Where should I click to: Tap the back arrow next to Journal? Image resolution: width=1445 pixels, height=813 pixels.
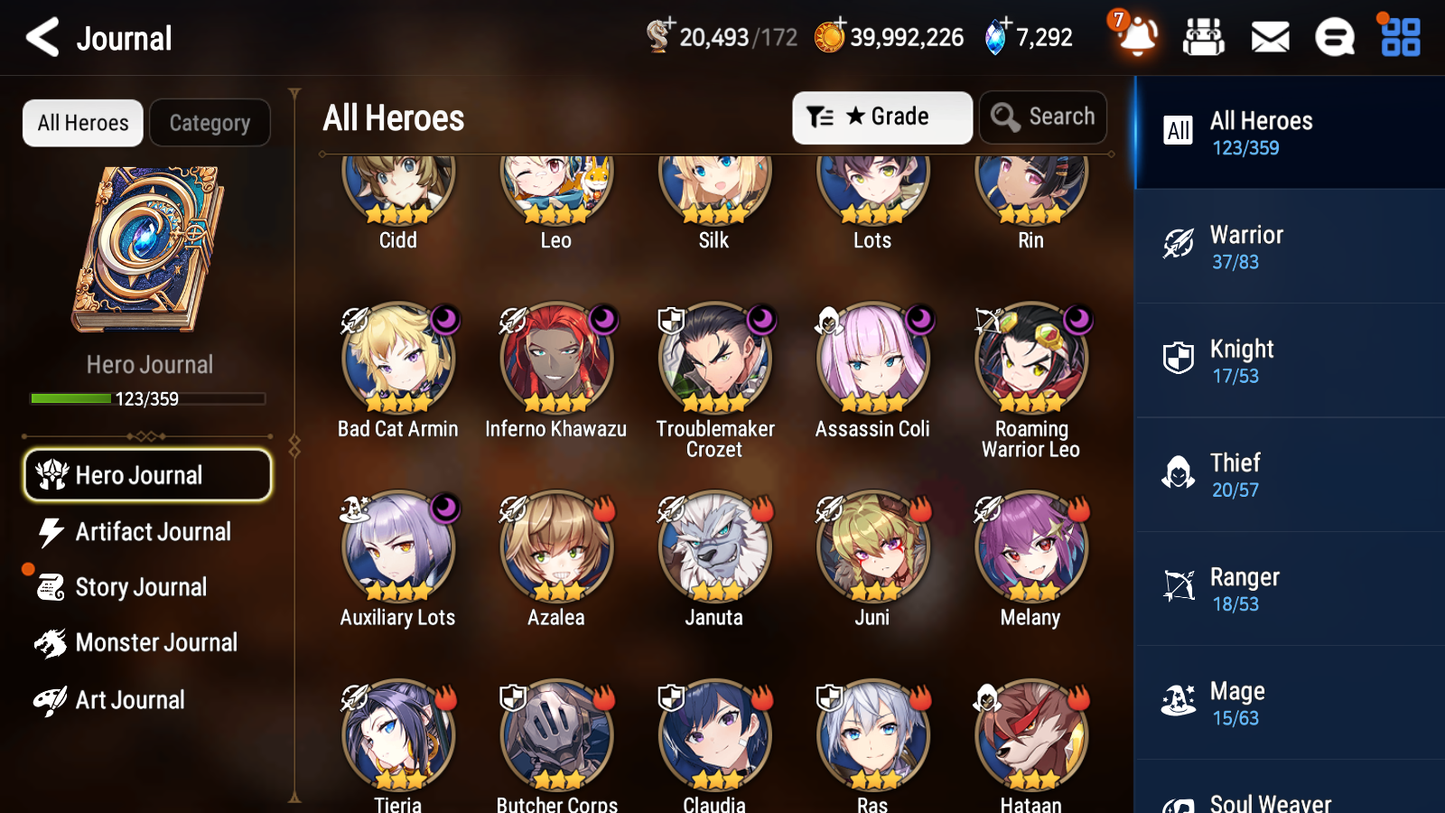pos(40,37)
